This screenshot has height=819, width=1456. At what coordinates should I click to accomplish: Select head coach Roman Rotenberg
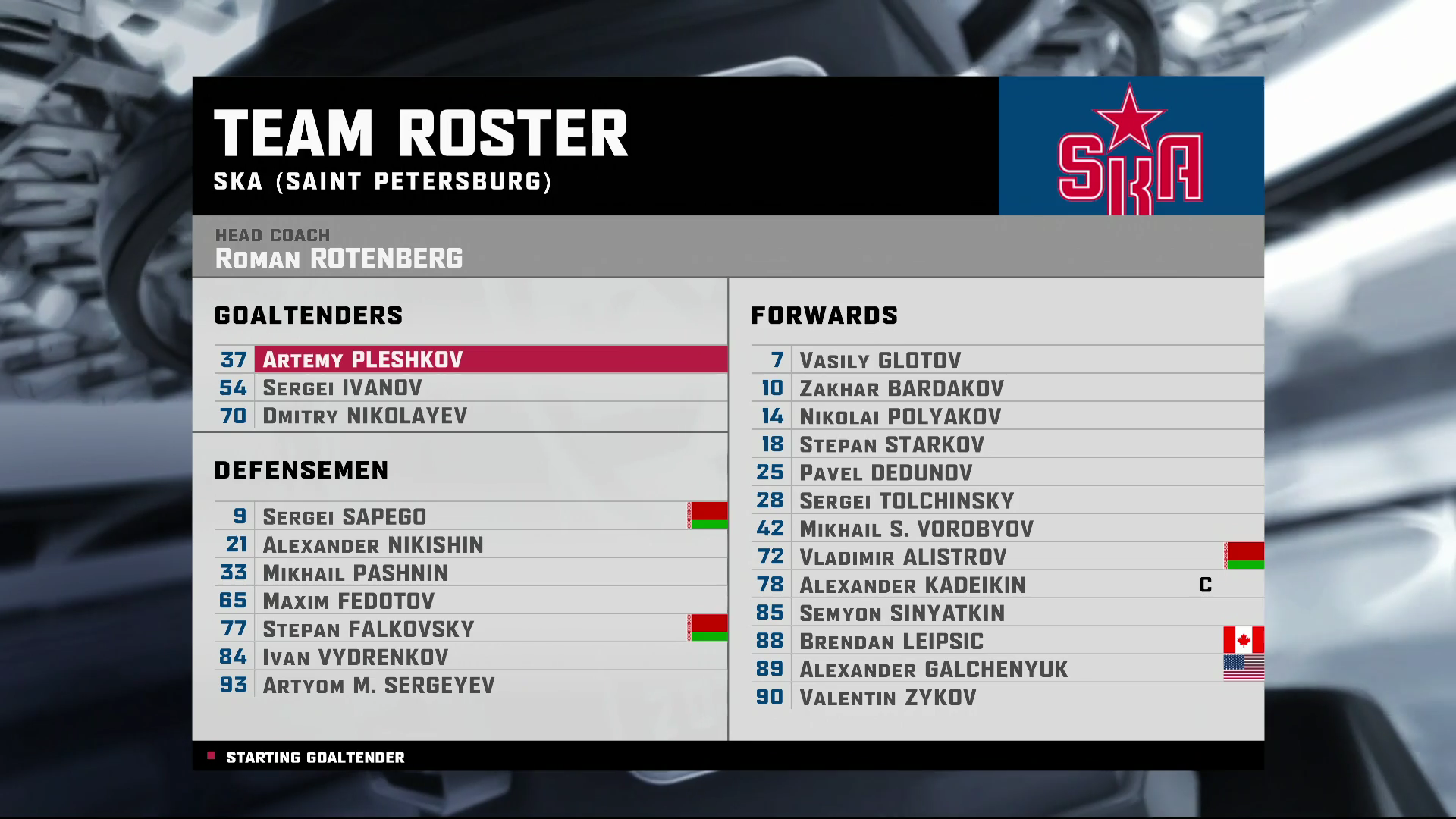pos(338,258)
